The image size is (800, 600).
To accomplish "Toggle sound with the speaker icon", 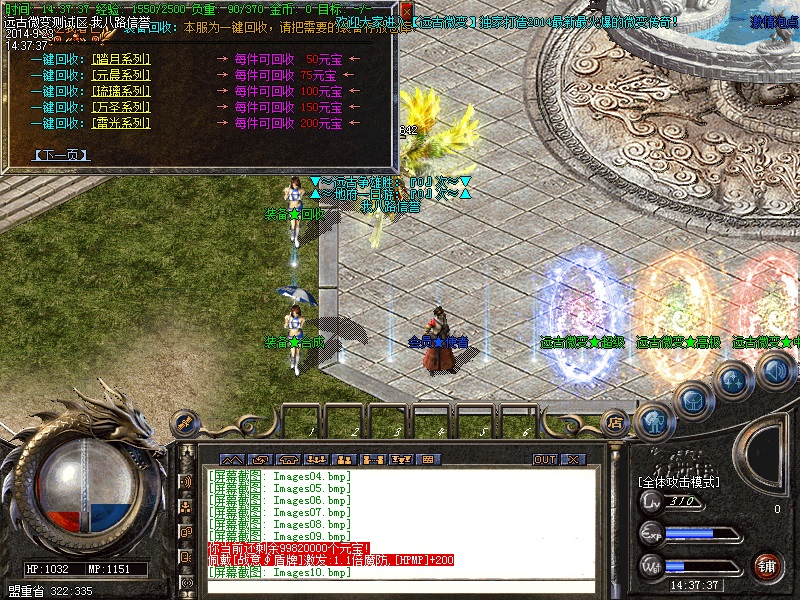I will point(774,372).
